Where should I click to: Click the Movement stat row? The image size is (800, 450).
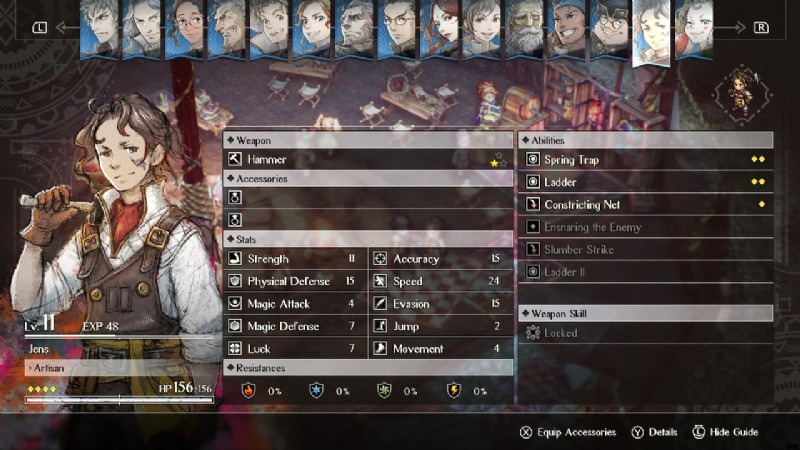[x=440, y=349]
